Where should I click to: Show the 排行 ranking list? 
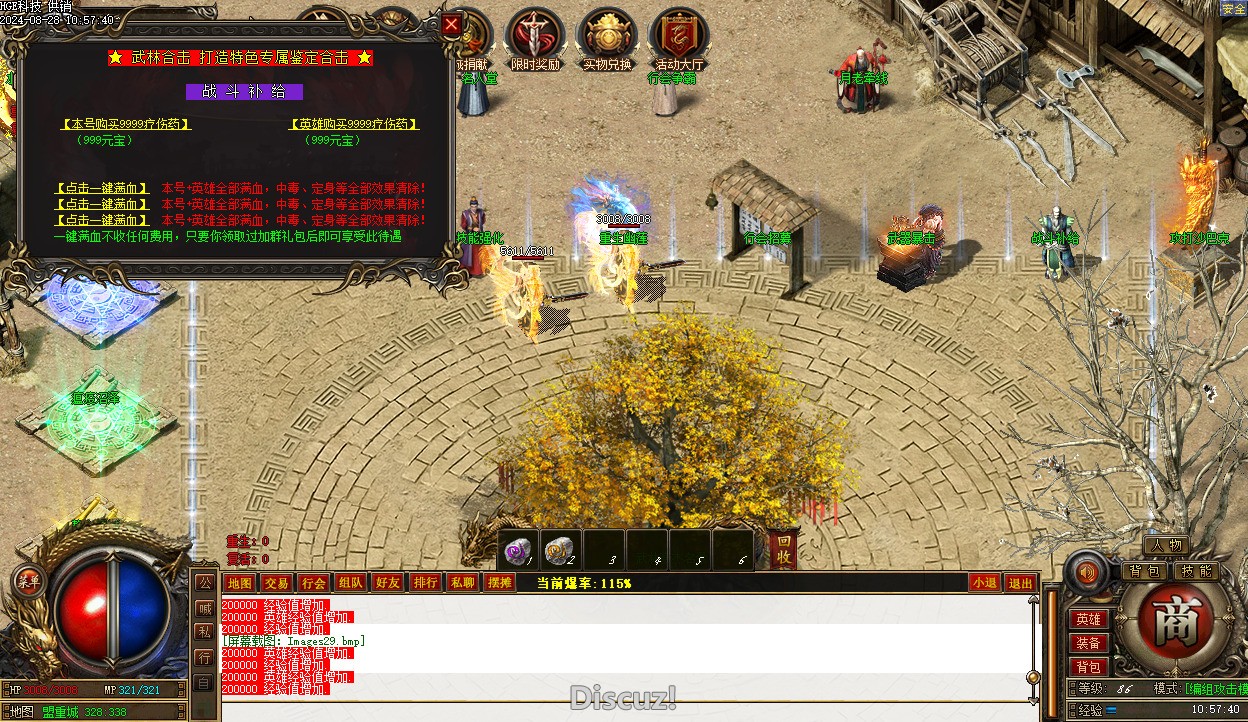(425, 583)
